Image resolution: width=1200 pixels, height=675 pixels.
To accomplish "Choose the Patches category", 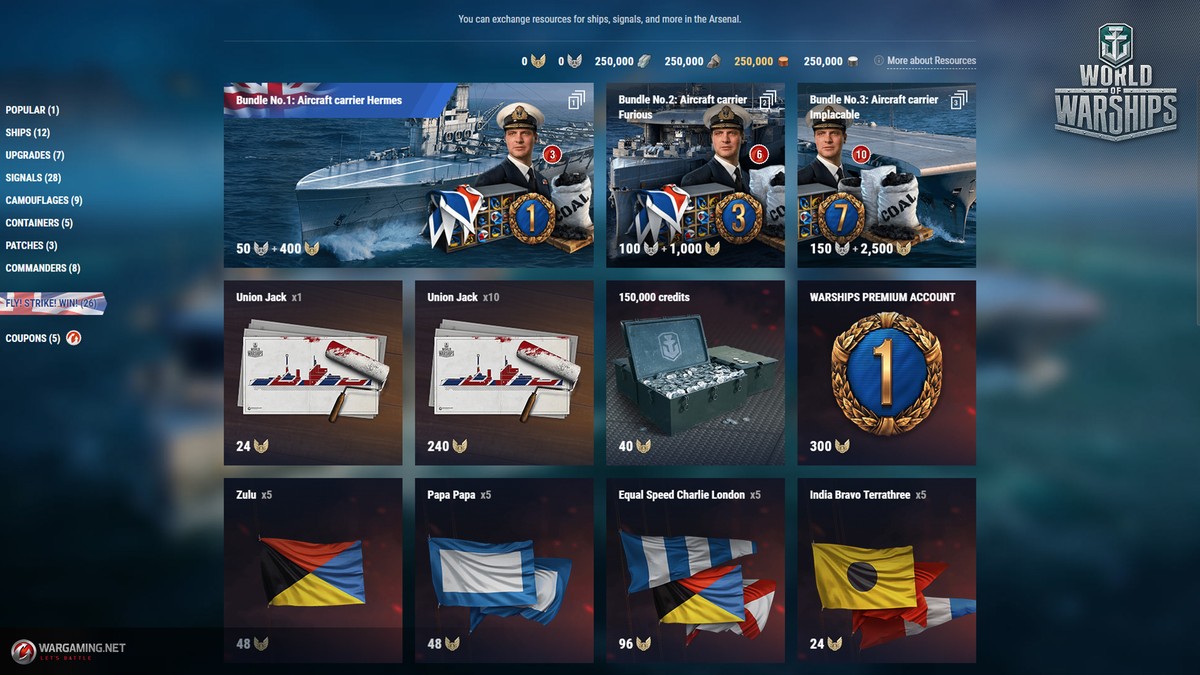I will 31,245.
